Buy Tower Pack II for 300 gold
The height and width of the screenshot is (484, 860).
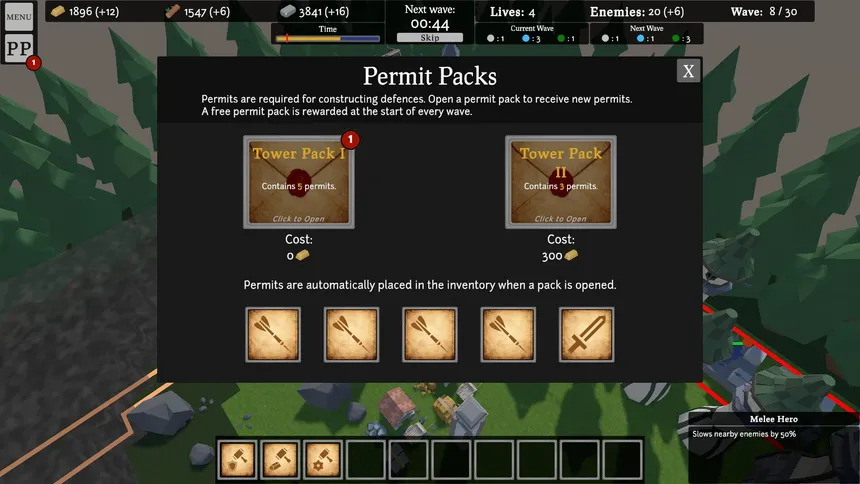[x=561, y=182]
